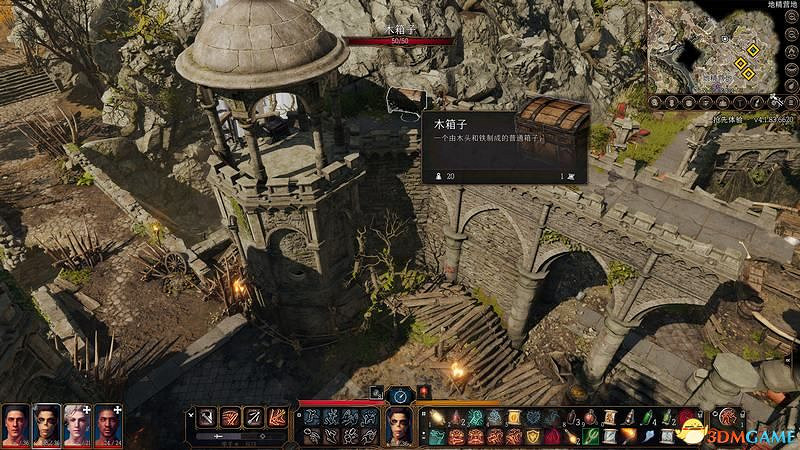Select the white-haired party member portrait
This screenshot has width=800, height=450.
click(x=77, y=423)
